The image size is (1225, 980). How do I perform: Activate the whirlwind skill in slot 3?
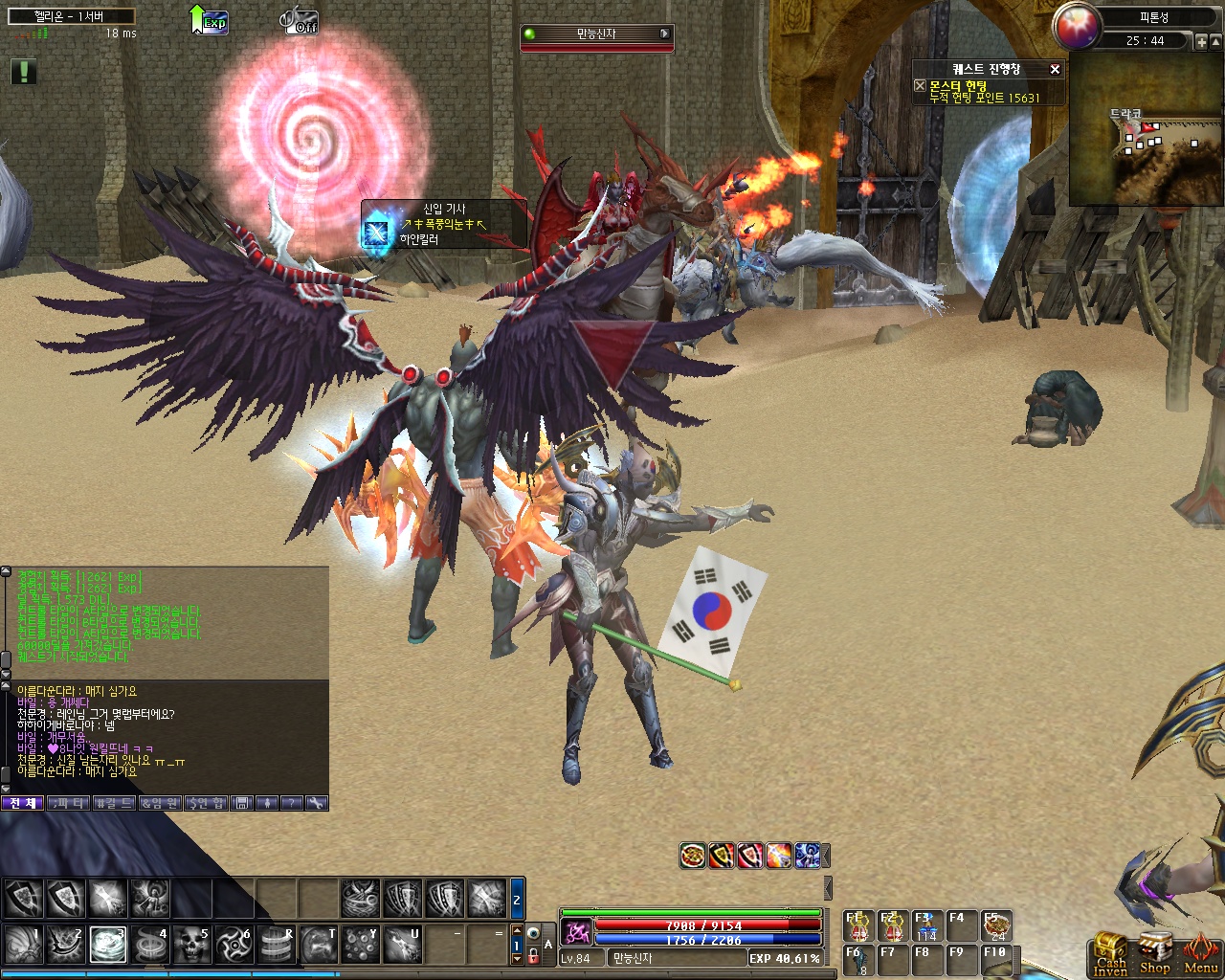point(107,944)
